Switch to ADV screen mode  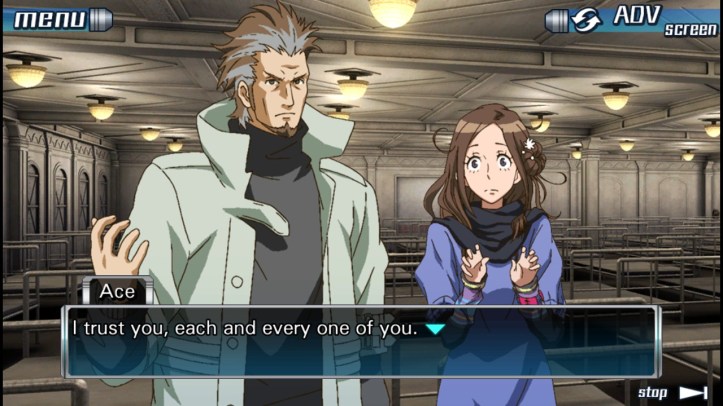click(x=632, y=19)
